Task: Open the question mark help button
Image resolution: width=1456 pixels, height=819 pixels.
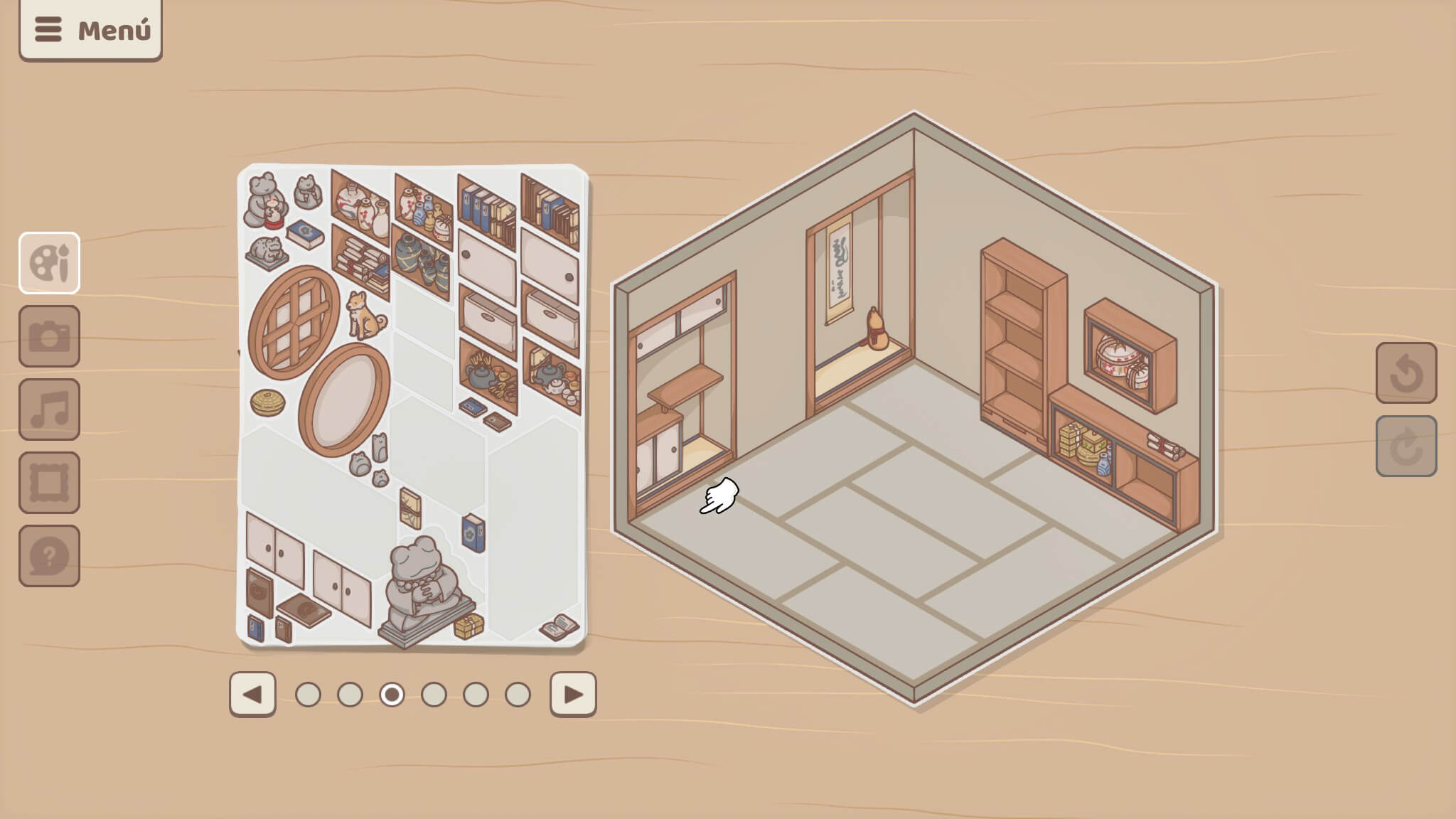Action: [x=49, y=556]
